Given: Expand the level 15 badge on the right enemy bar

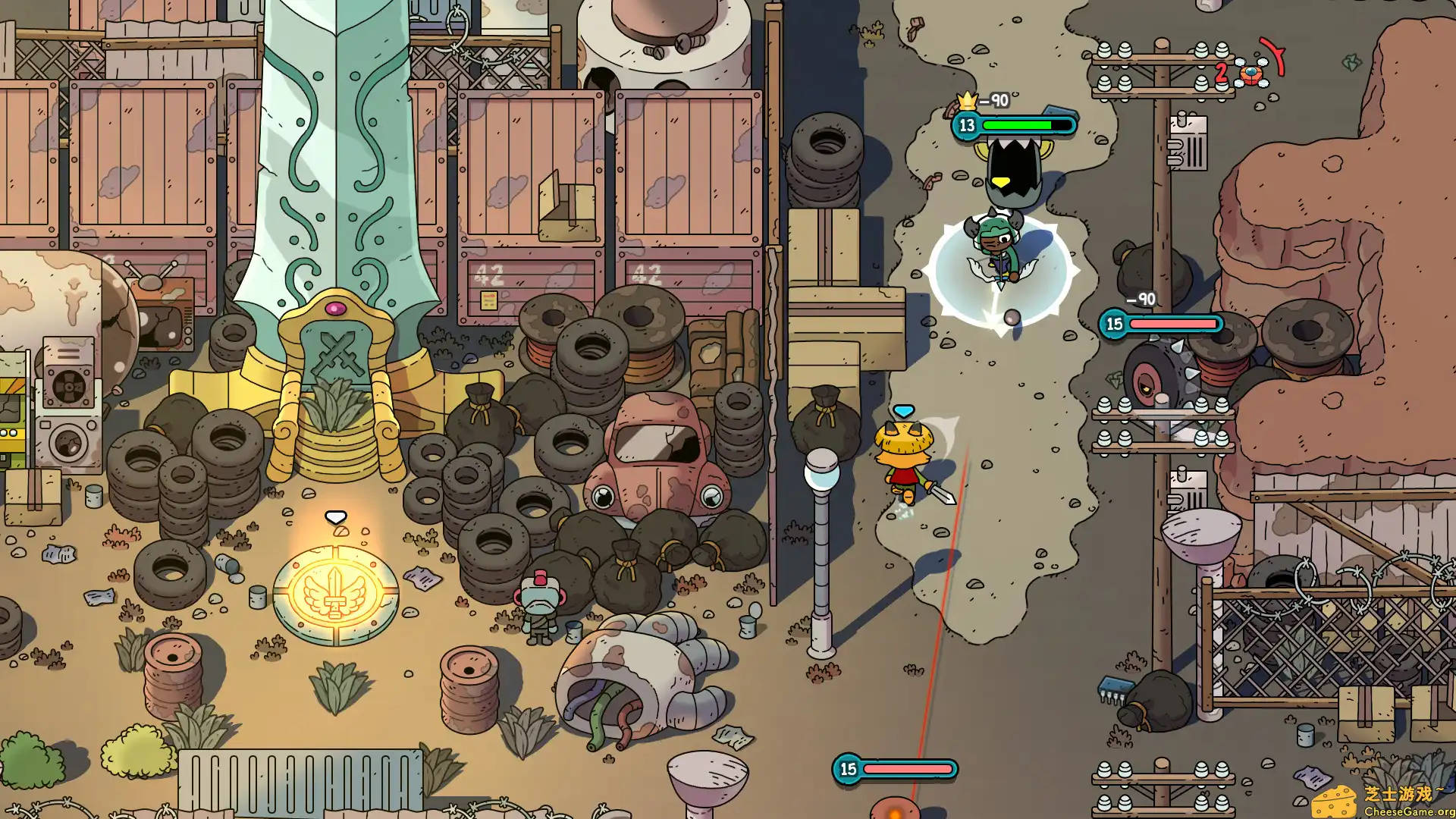Looking at the screenshot, I should tap(1114, 325).
